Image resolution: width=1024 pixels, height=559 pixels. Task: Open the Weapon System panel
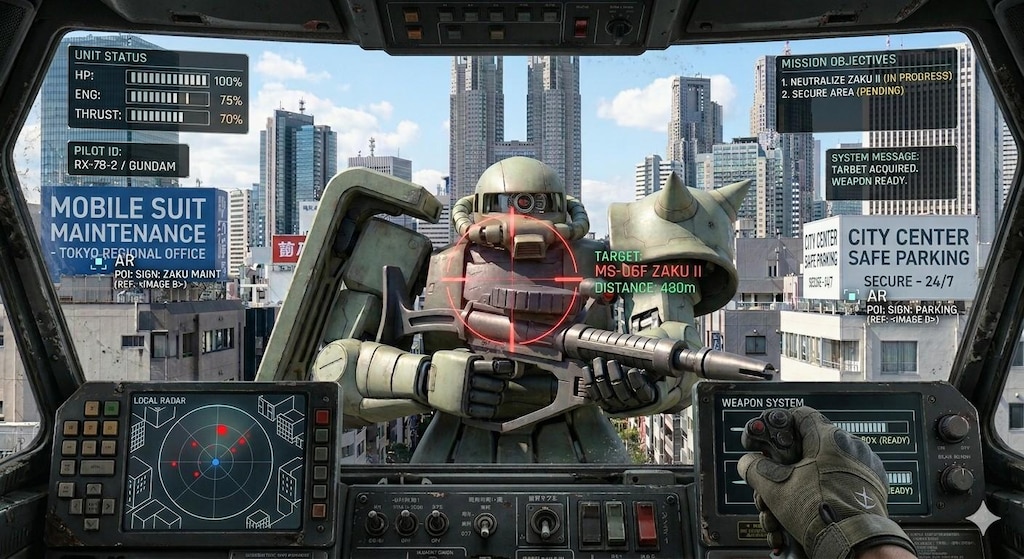822,451
